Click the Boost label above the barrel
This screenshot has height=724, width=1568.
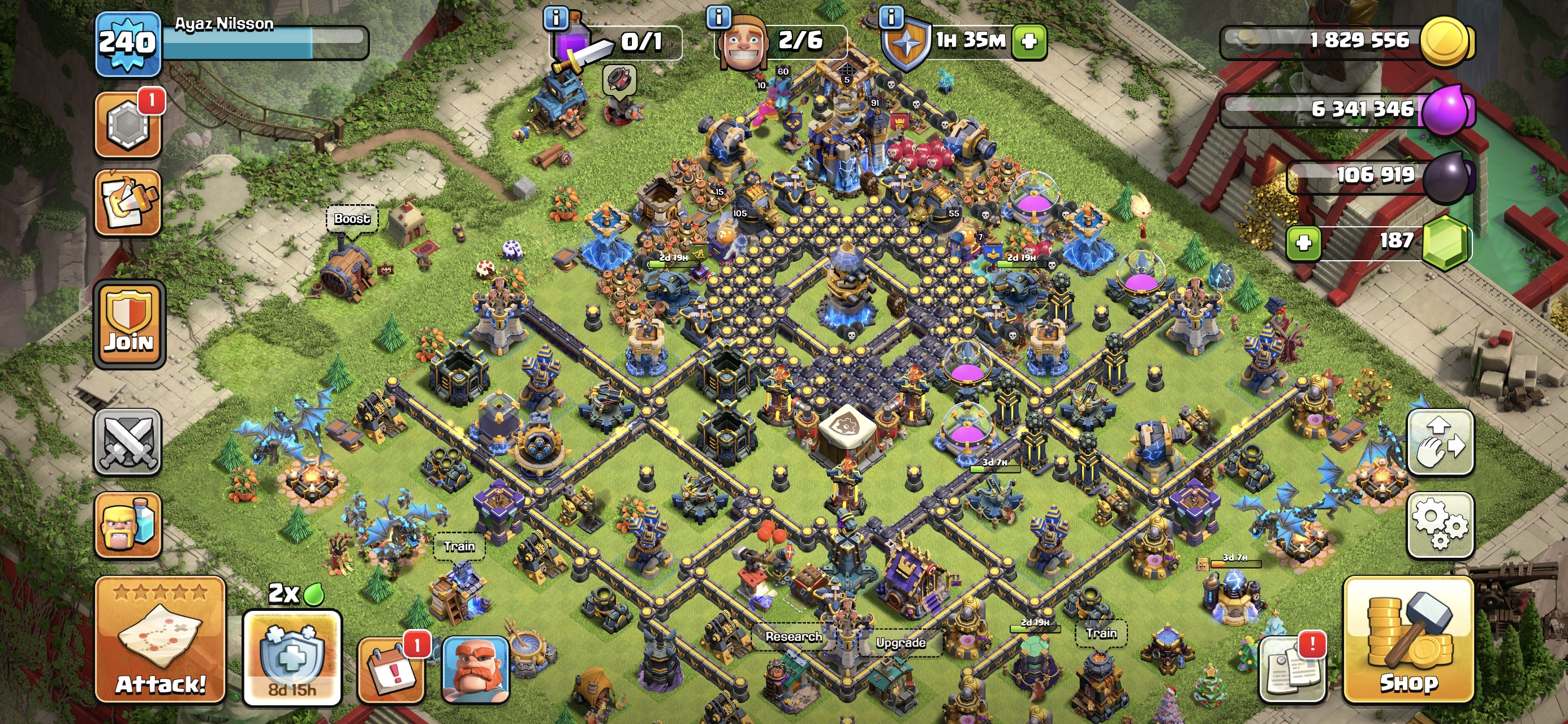tap(352, 218)
